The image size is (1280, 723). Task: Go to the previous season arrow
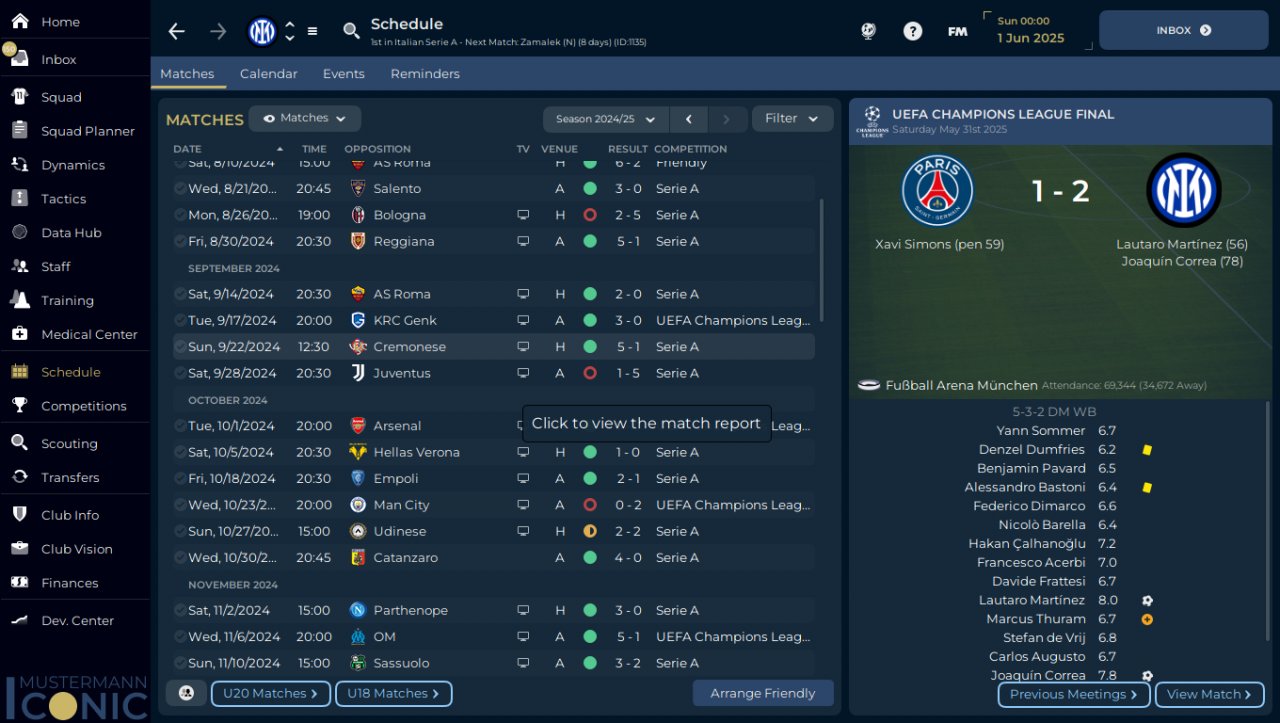pos(689,119)
